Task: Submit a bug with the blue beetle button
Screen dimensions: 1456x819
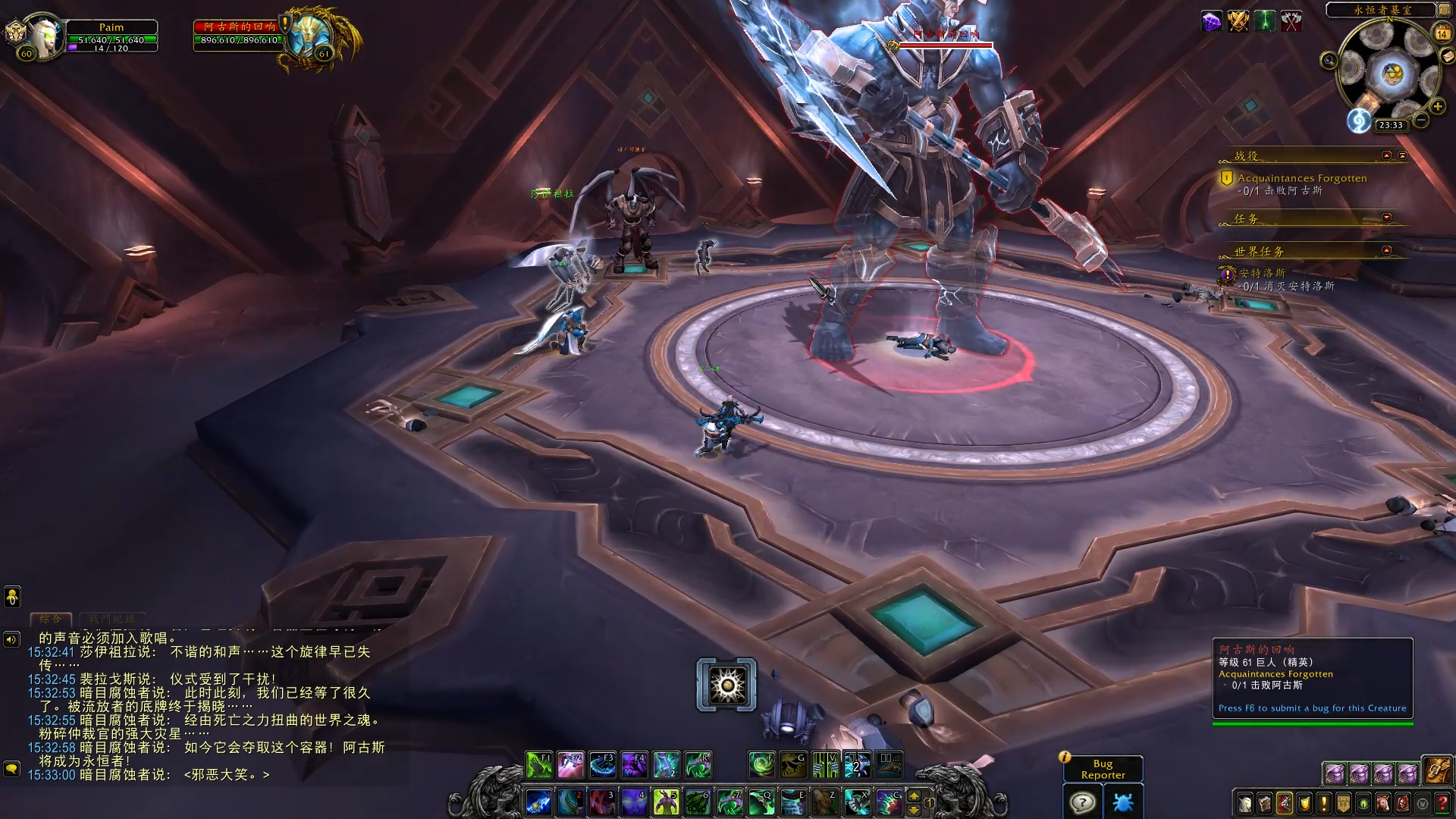Action: point(1122,802)
